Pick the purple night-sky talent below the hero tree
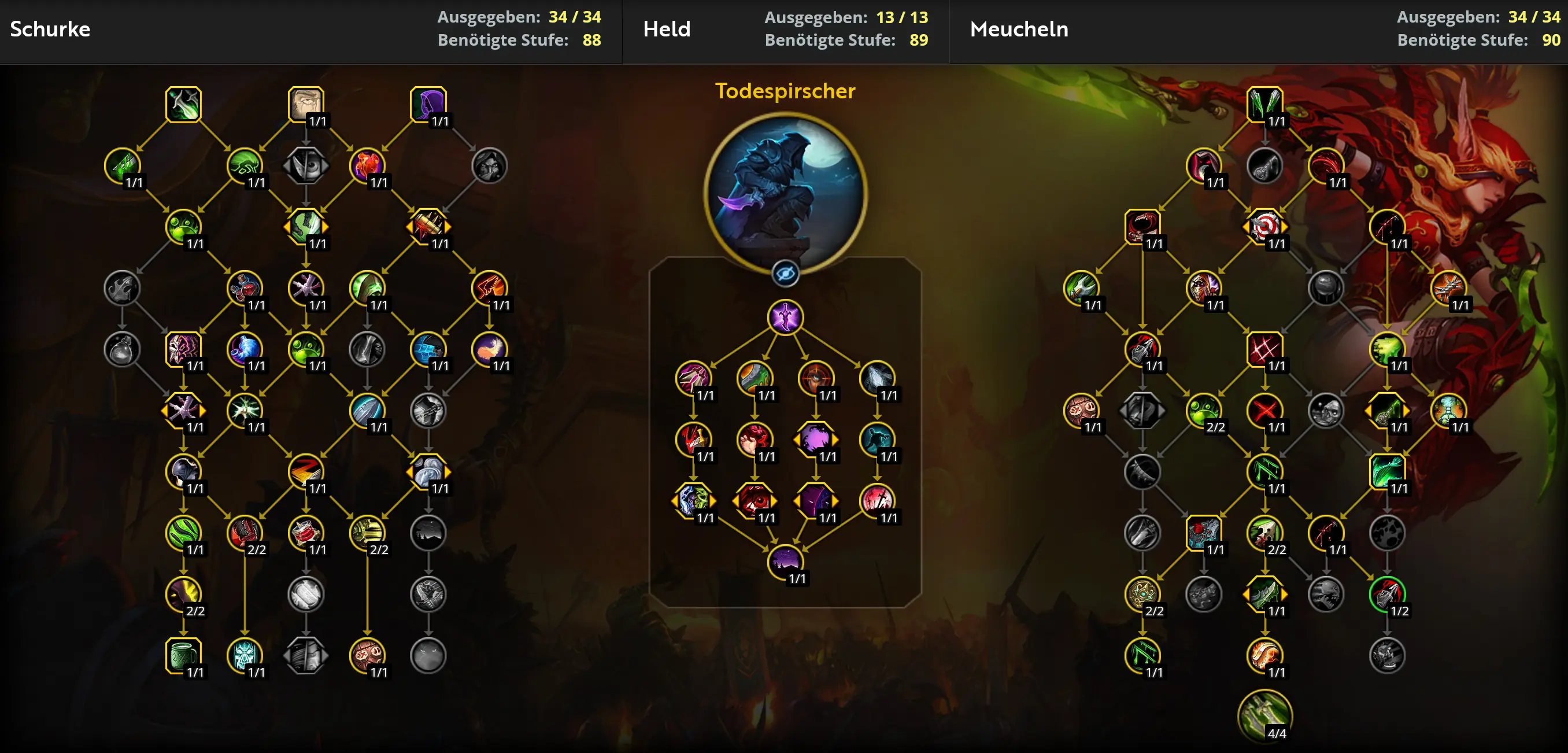This screenshot has height=753, width=1568. pos(785,561)
